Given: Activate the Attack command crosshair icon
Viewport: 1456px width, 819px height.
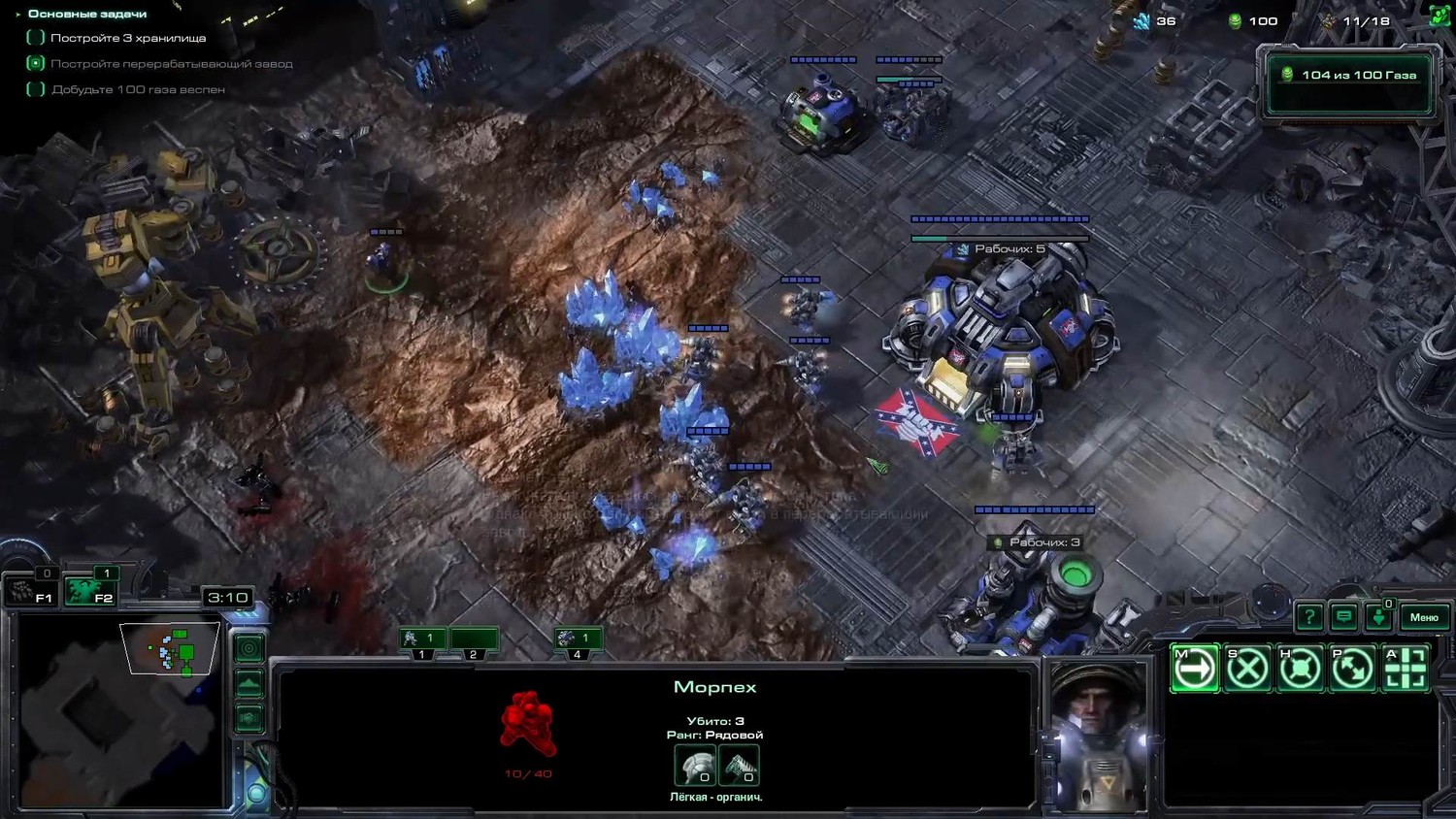Looking at the screenshot, I should [1405, 668].
